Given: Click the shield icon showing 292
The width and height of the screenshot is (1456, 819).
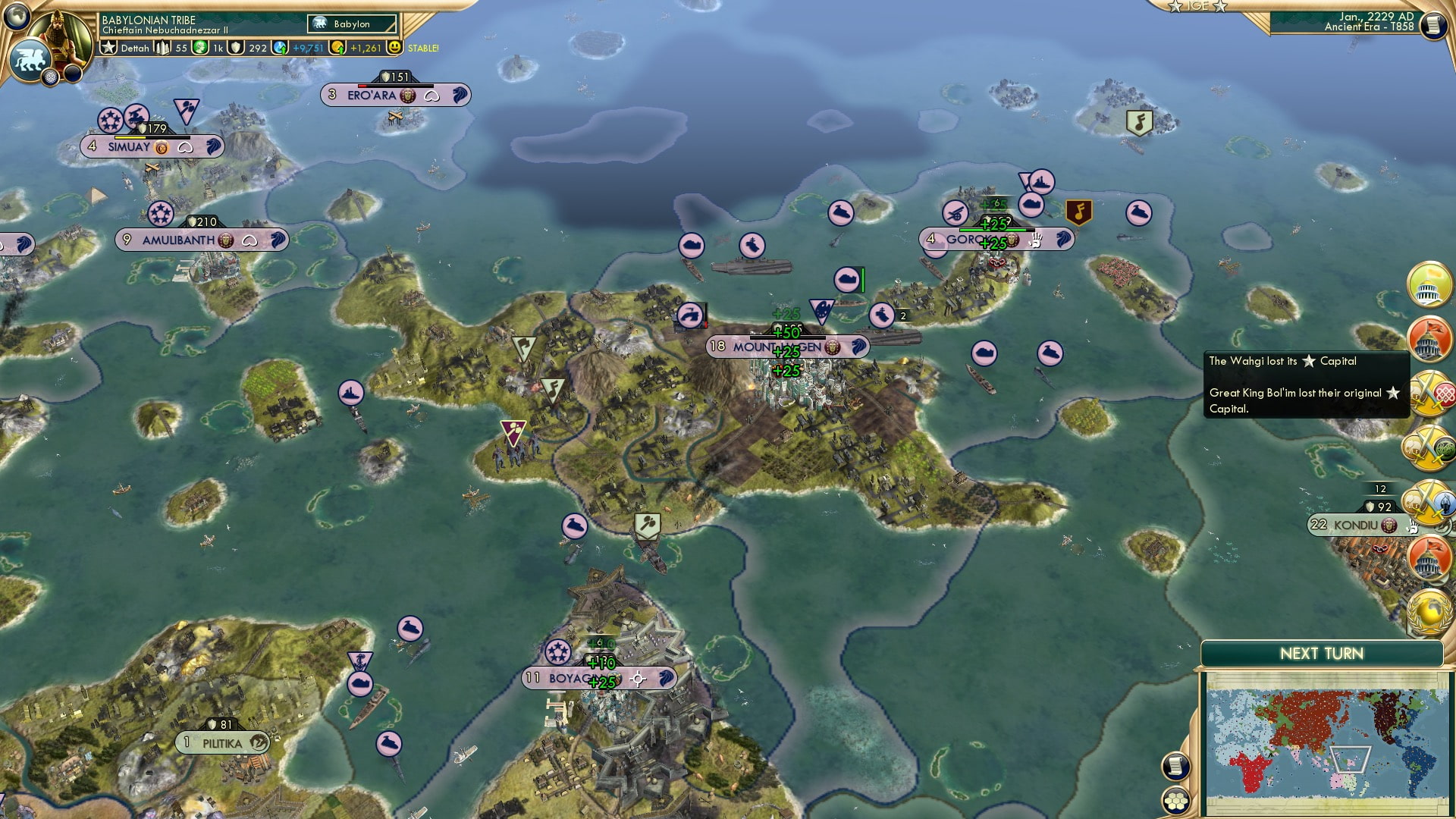Looking at the screenshot, I should [237, 48].
